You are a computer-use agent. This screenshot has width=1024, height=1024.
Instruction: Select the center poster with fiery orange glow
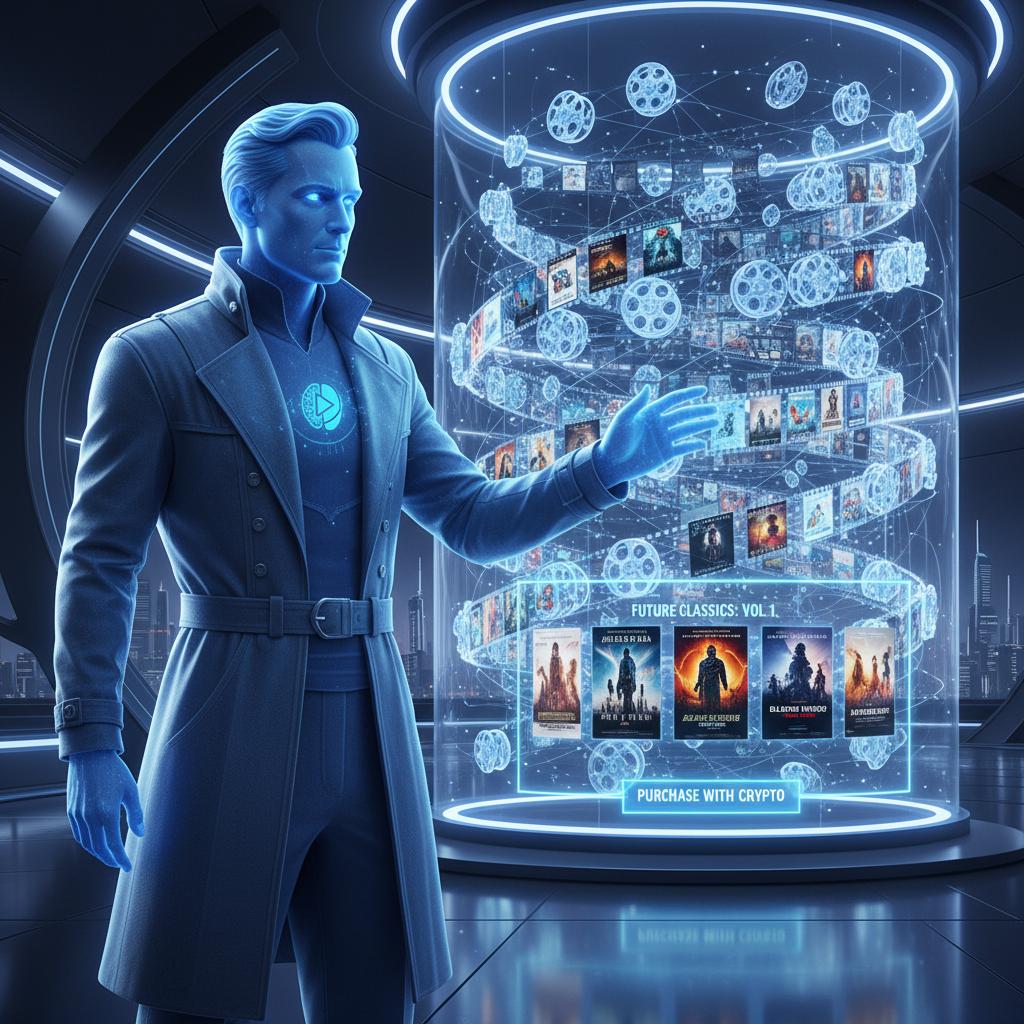pyautogui.click(x=710, y=682)
